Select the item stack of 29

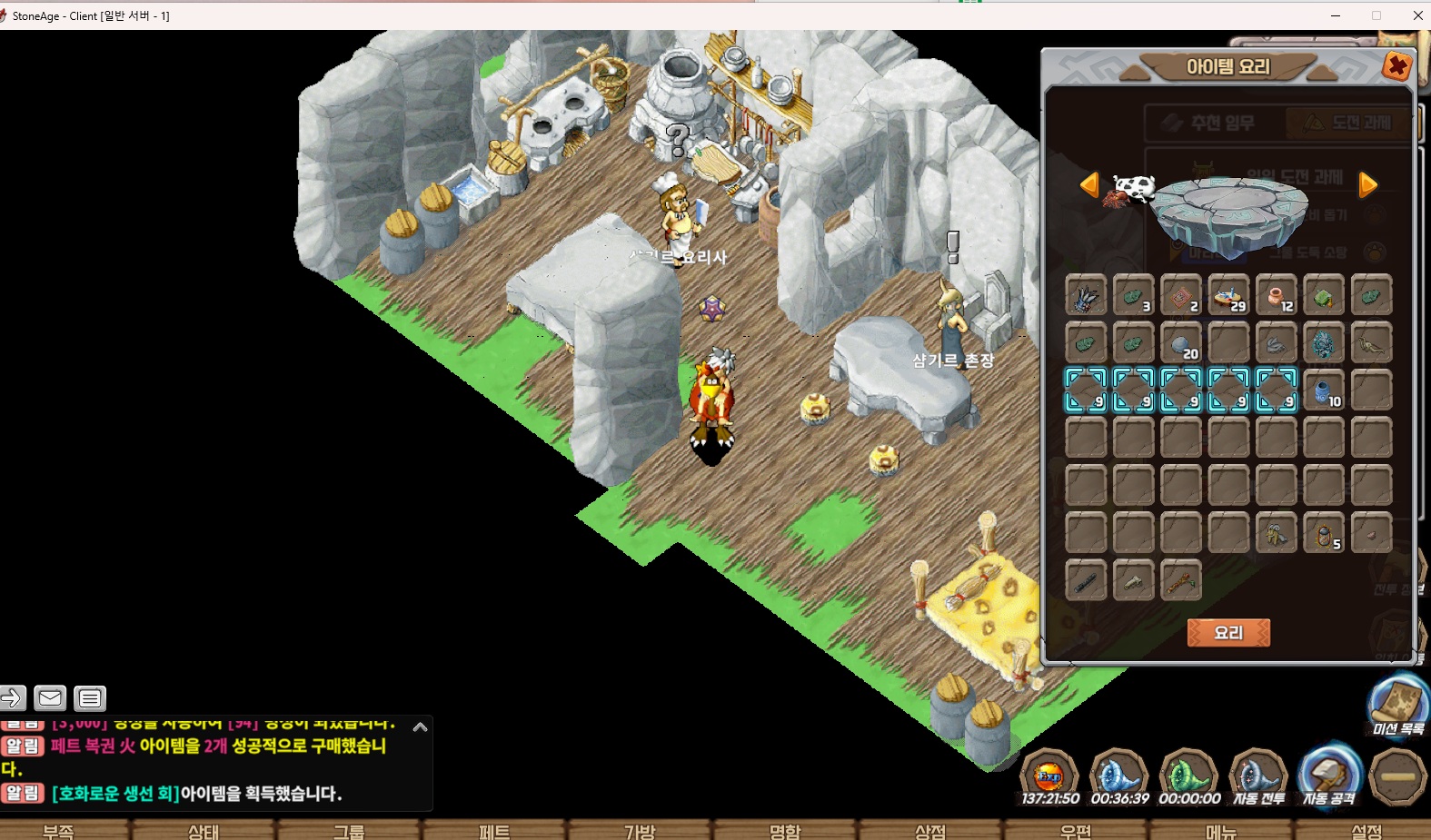tap(1228, 295)
